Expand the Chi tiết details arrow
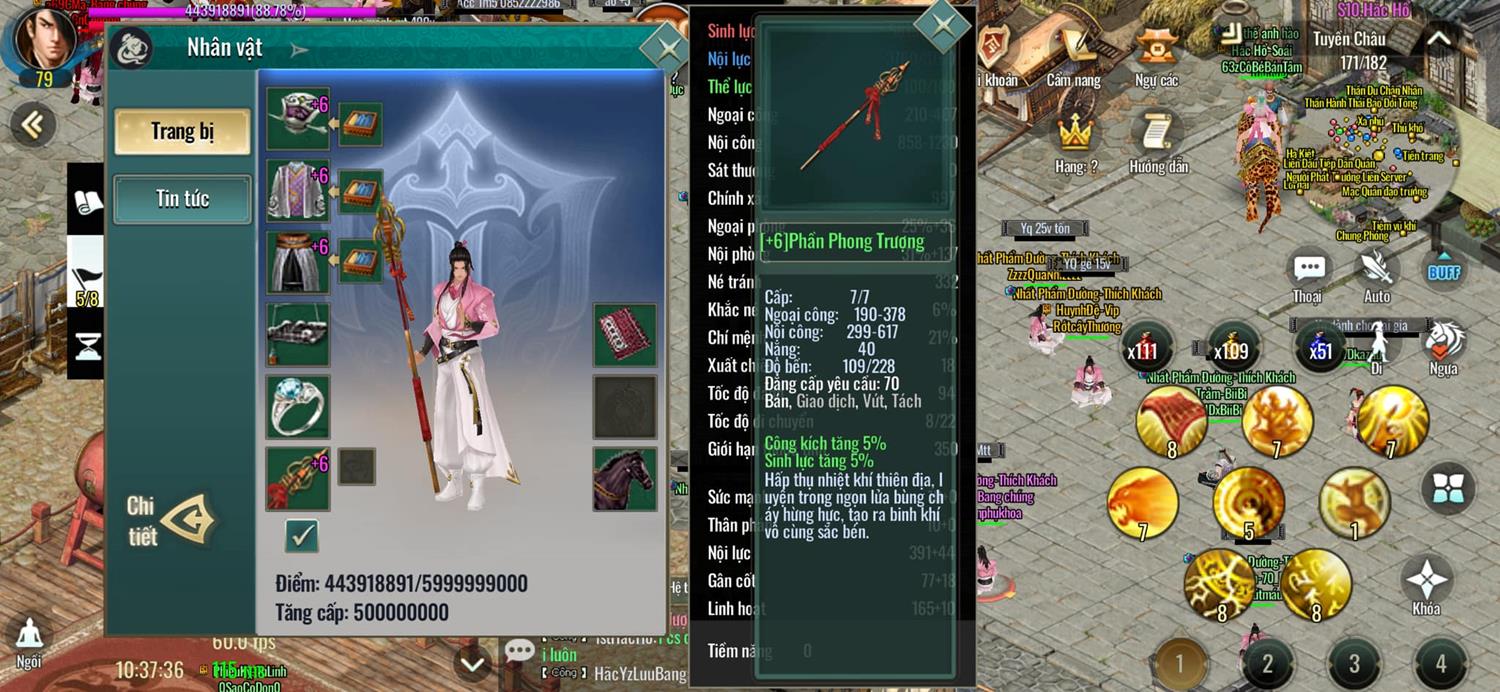 (189, 519)
